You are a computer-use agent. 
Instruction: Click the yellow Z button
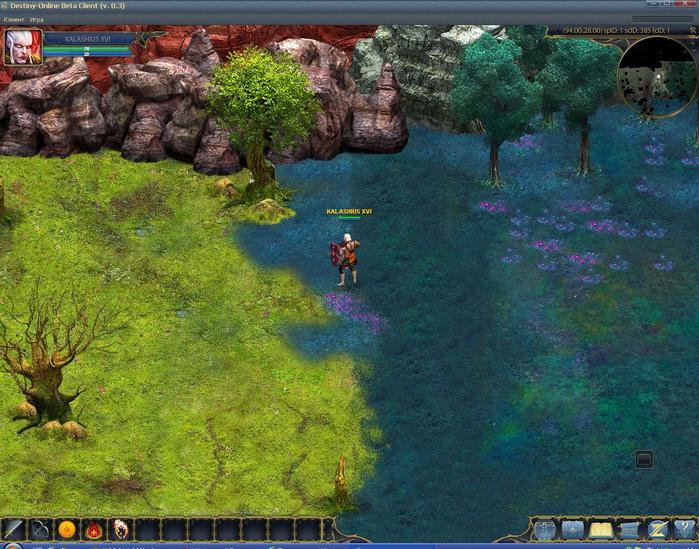pos(657,529)
